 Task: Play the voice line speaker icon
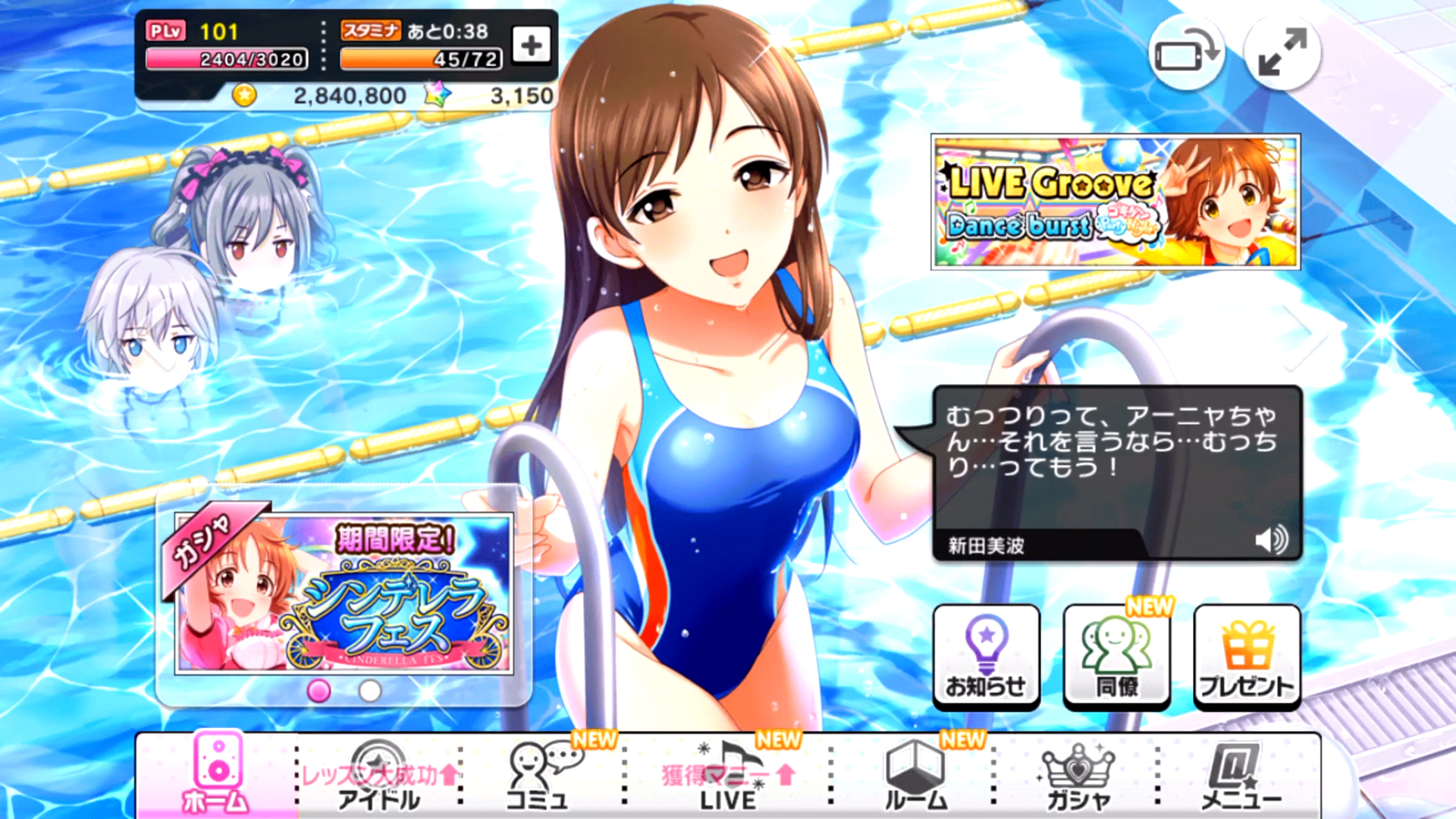(1271, 541)
